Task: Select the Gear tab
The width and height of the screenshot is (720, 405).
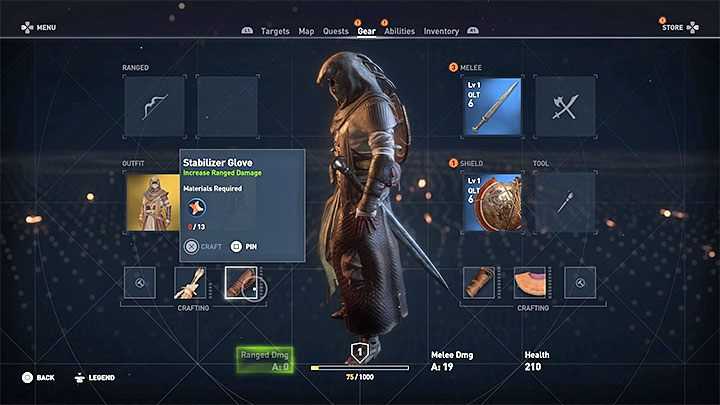Action: coord(366,31)
